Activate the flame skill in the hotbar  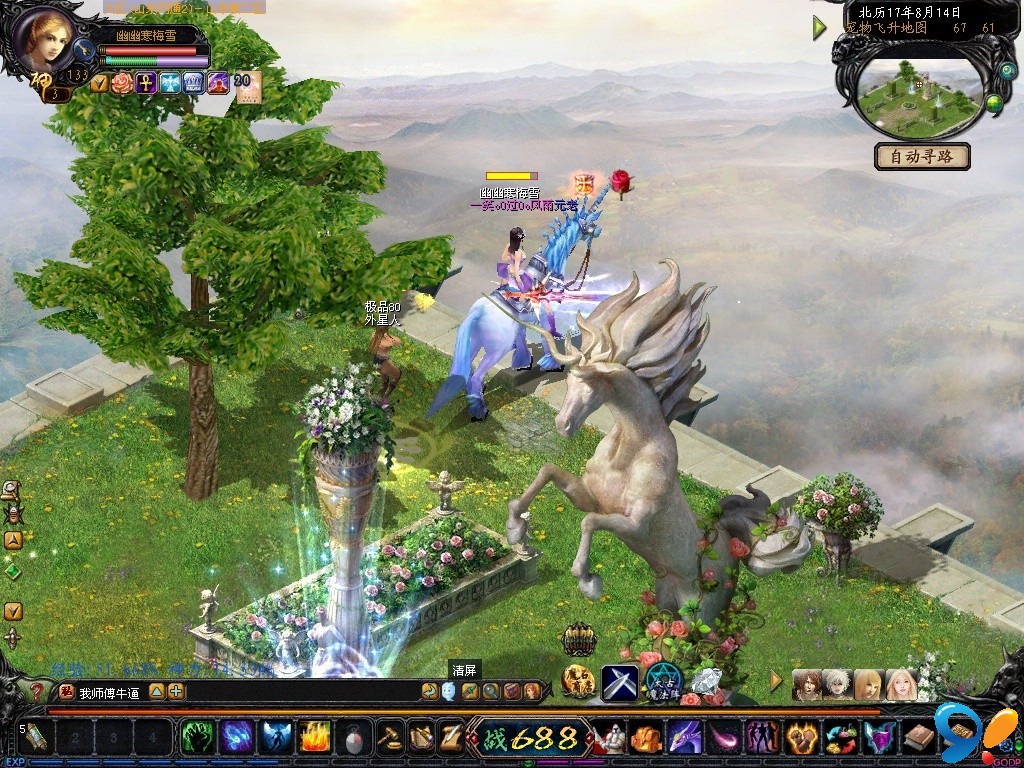click(x=315, y=738)
